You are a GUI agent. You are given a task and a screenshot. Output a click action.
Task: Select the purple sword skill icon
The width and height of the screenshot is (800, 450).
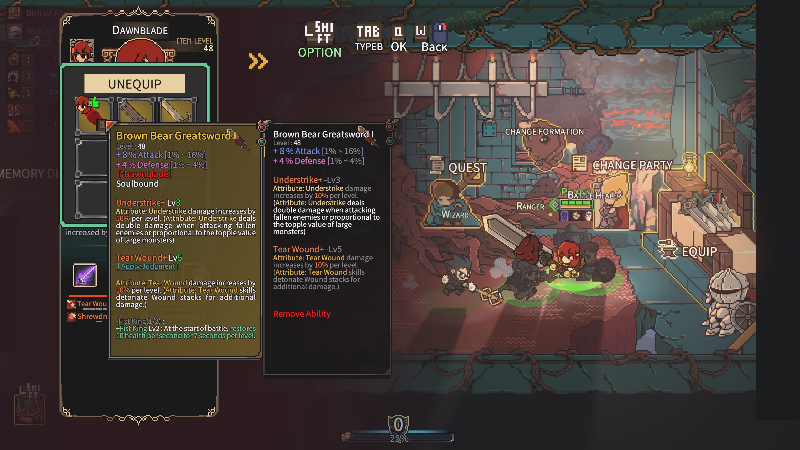tap(86, 275)
